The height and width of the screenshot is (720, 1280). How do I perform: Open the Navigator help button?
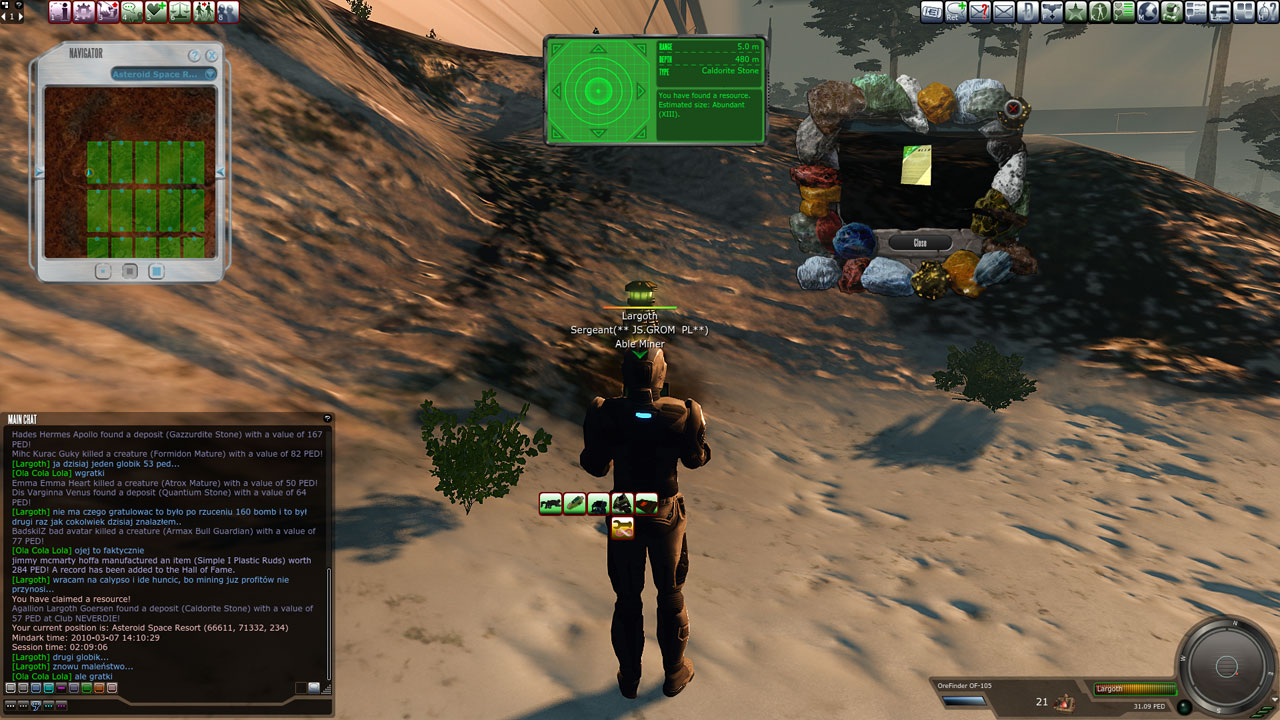tap(194, 55)
